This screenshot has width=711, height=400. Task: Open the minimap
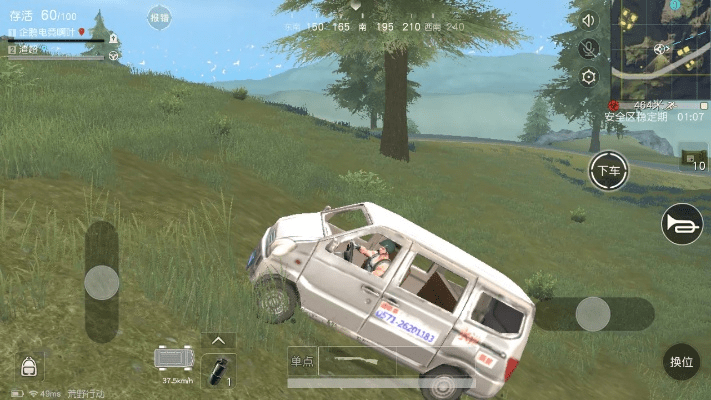(660, 49)
